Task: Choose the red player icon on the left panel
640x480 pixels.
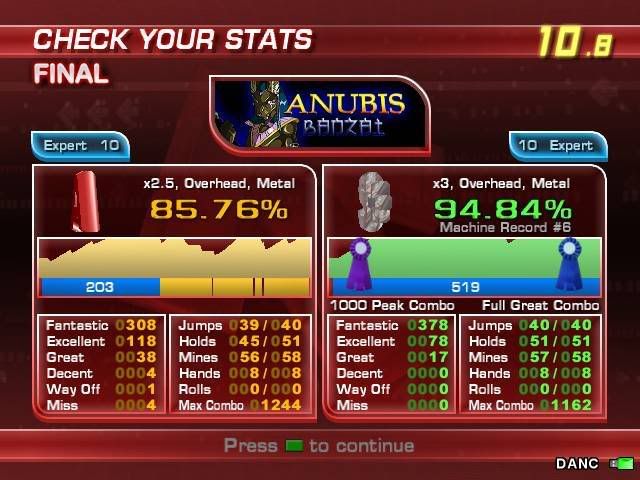Action: point(87,201)
